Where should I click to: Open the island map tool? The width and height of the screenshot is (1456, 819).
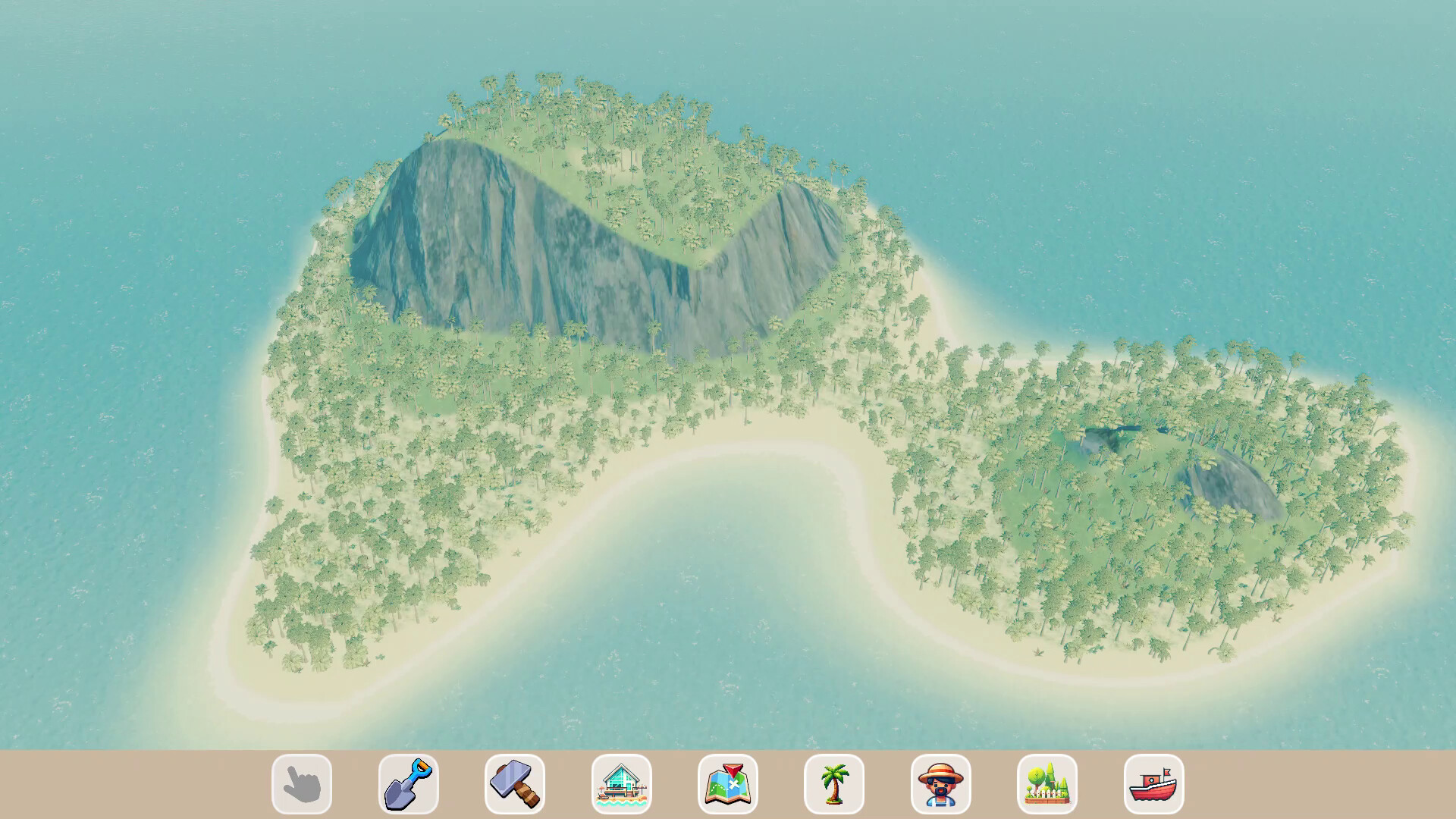(x=730, y=785)
